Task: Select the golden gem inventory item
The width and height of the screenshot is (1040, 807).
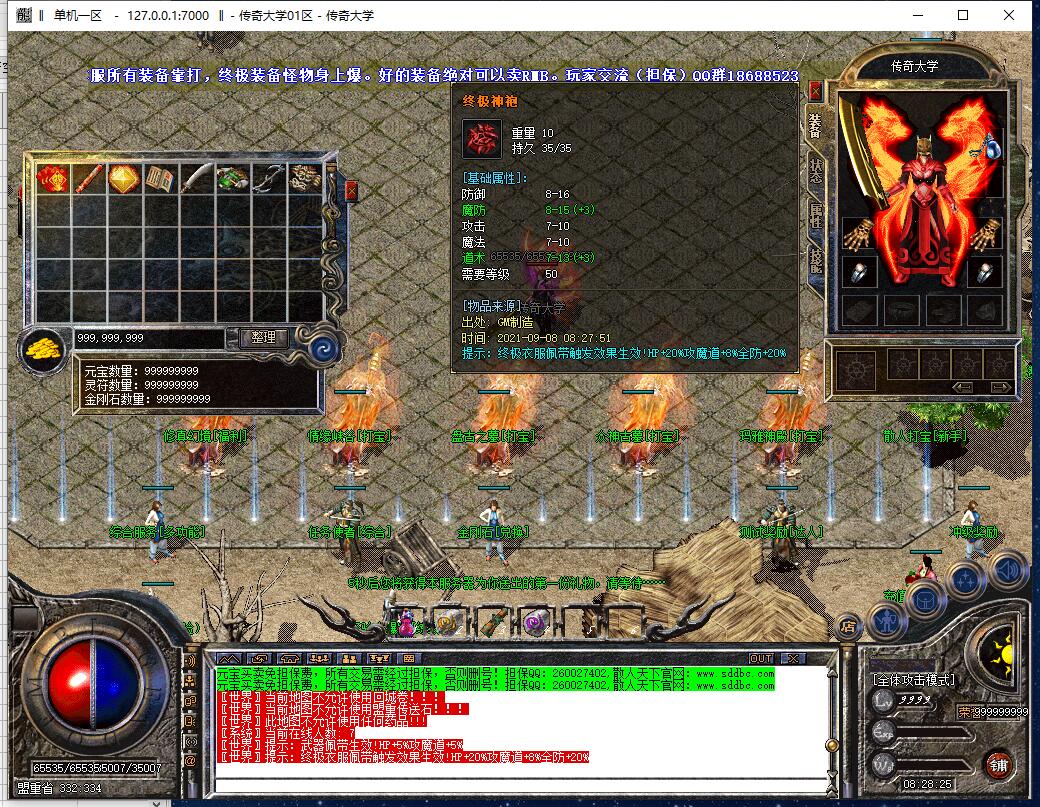Action: pos(123,179)
